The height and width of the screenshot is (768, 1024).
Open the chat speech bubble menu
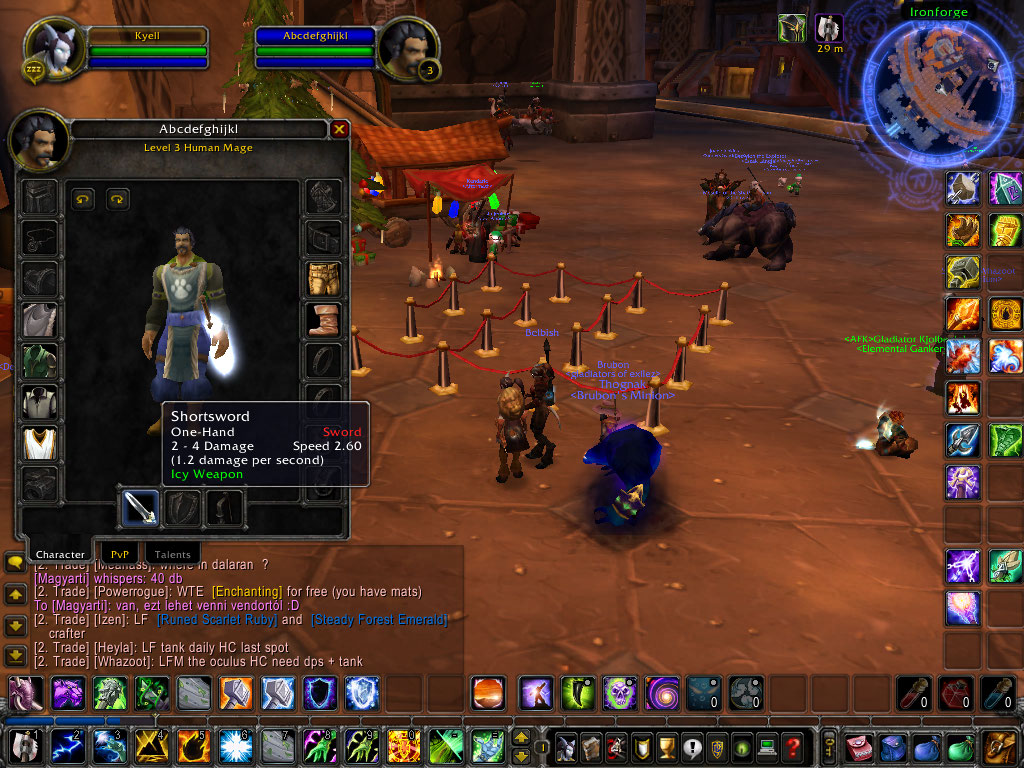point(15,563)
